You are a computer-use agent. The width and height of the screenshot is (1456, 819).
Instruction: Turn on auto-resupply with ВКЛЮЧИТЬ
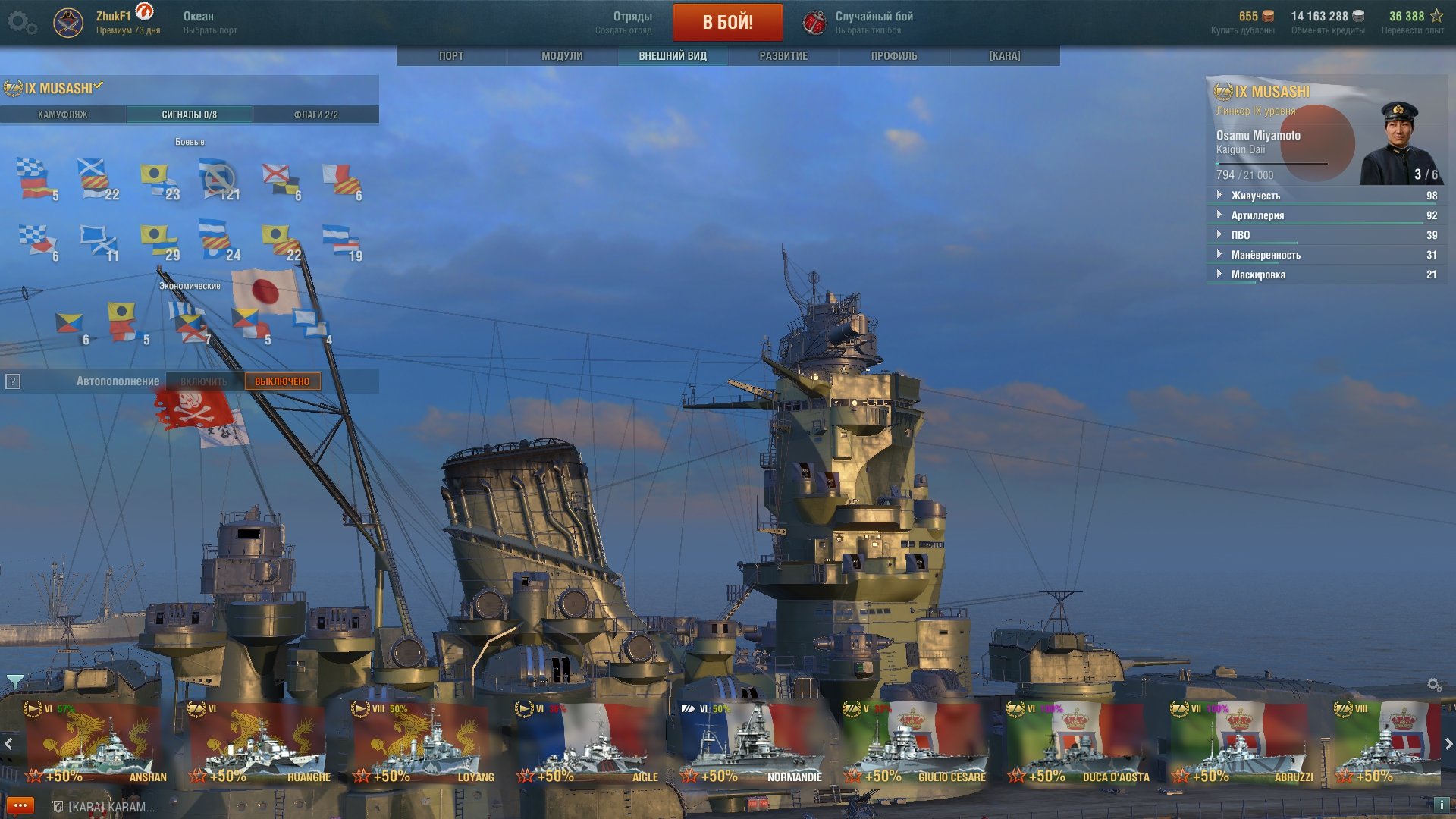(204, 381)
